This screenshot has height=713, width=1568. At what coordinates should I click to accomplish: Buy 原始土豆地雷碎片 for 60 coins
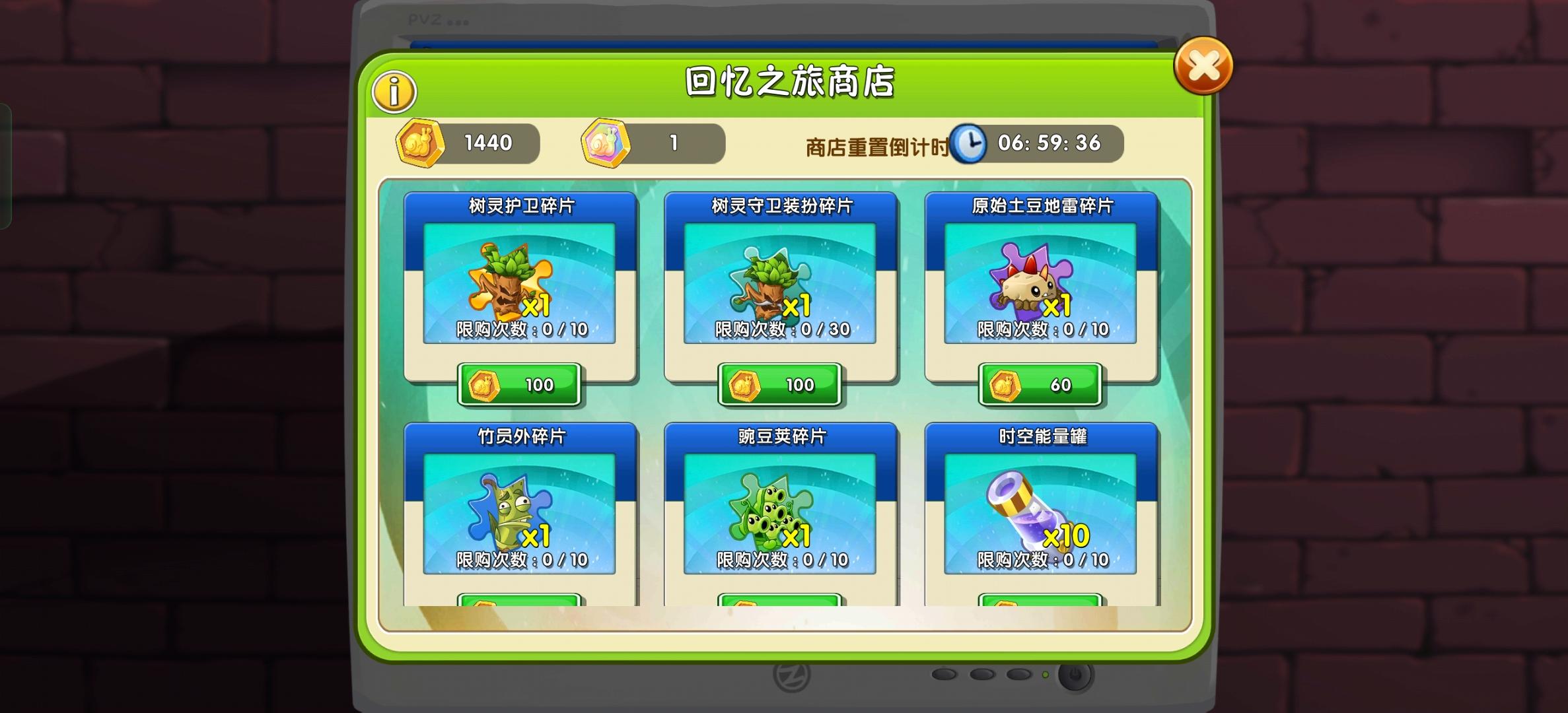(x=1041, y=384)
